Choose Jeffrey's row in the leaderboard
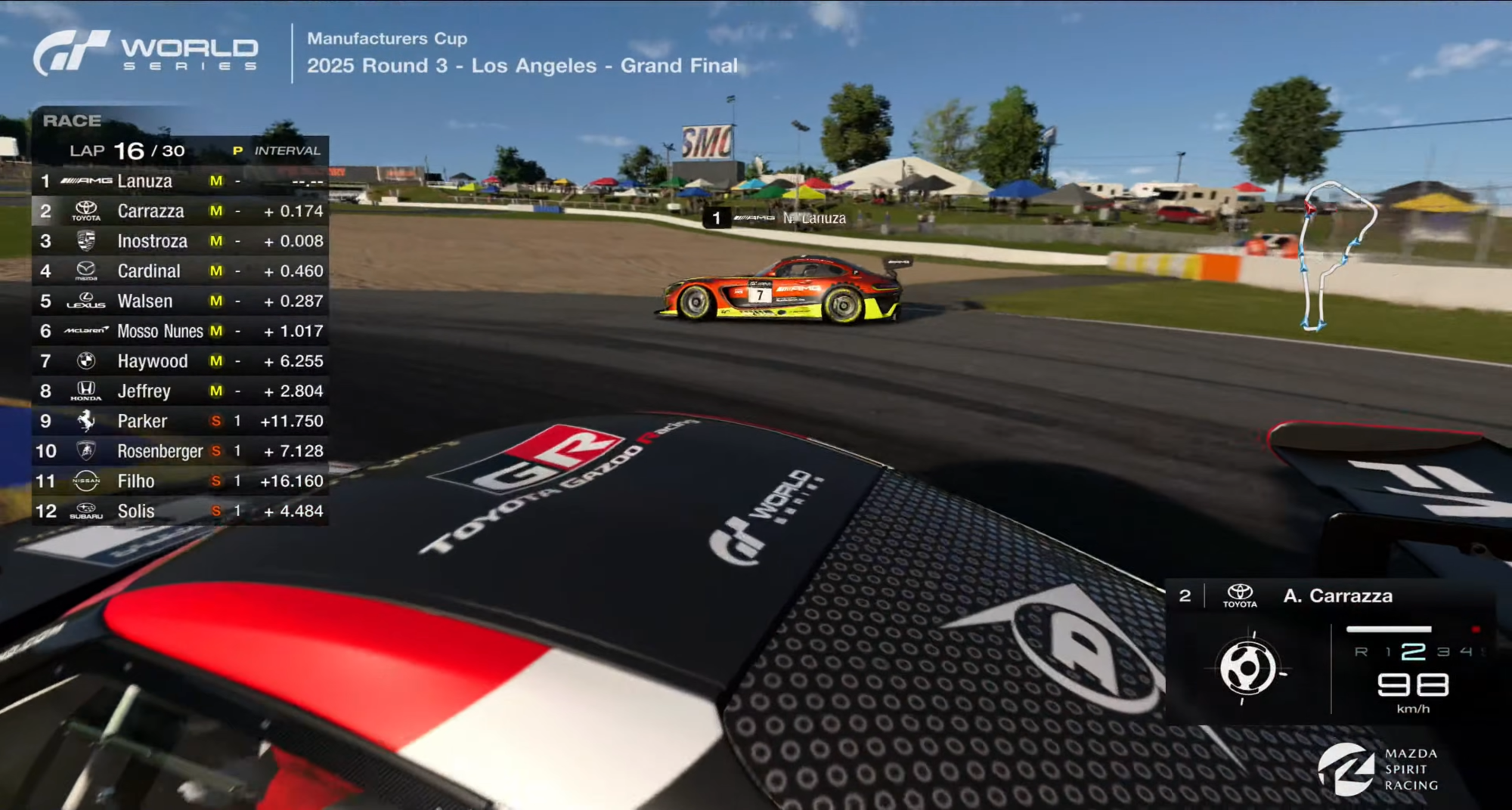 (x=180, y=391)
